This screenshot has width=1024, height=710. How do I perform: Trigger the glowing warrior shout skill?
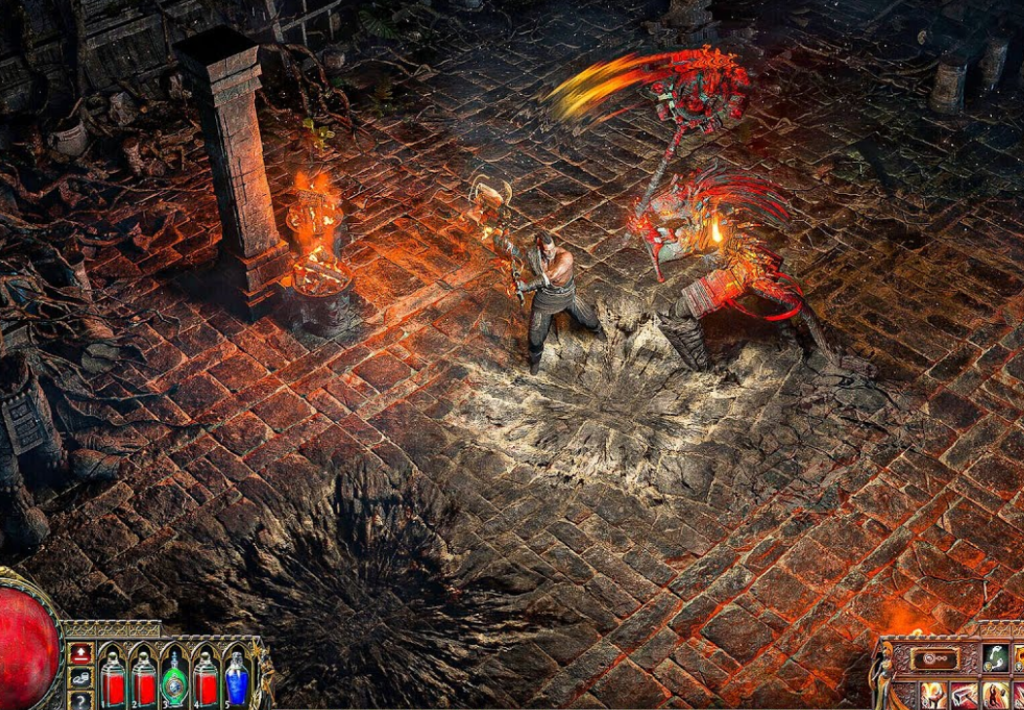click(x=996, y=695)
